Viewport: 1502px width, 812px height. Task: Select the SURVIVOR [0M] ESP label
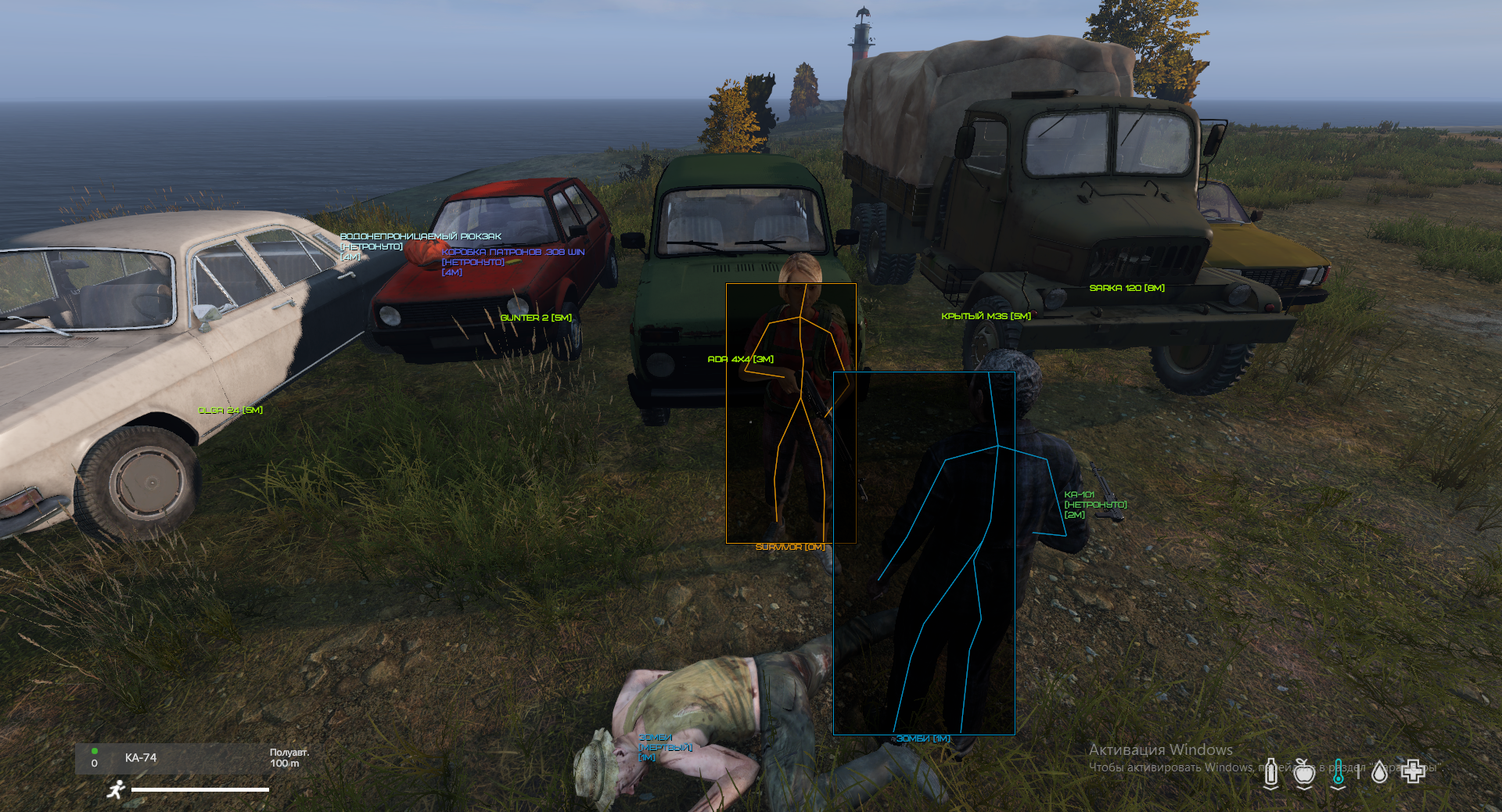click(x=789, y=548)
